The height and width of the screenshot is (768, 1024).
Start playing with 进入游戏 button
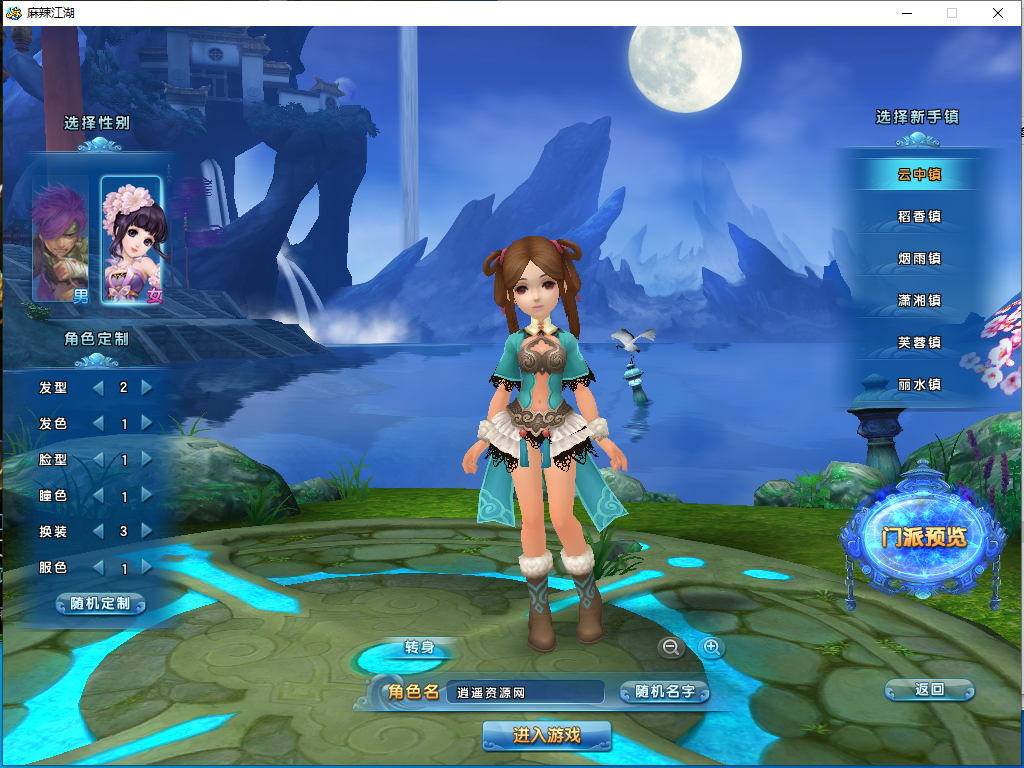546,736
